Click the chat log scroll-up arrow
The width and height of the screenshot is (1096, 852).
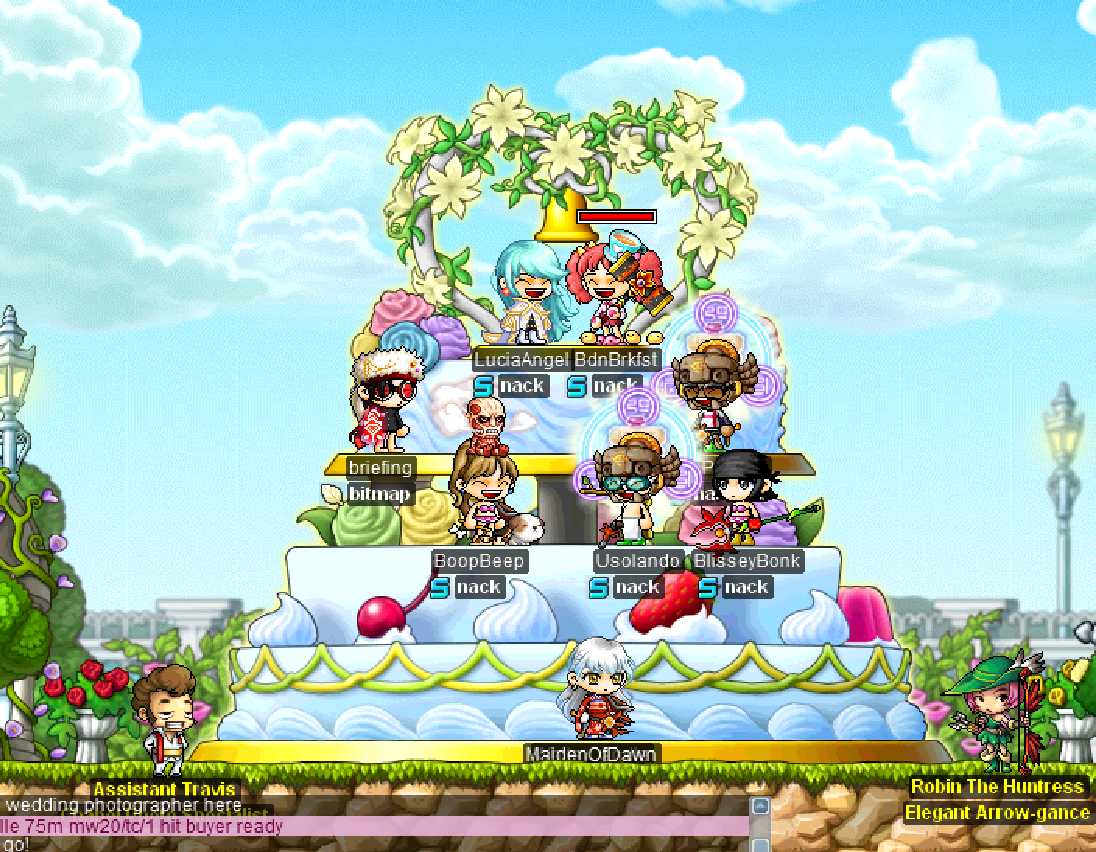(760, 806)
